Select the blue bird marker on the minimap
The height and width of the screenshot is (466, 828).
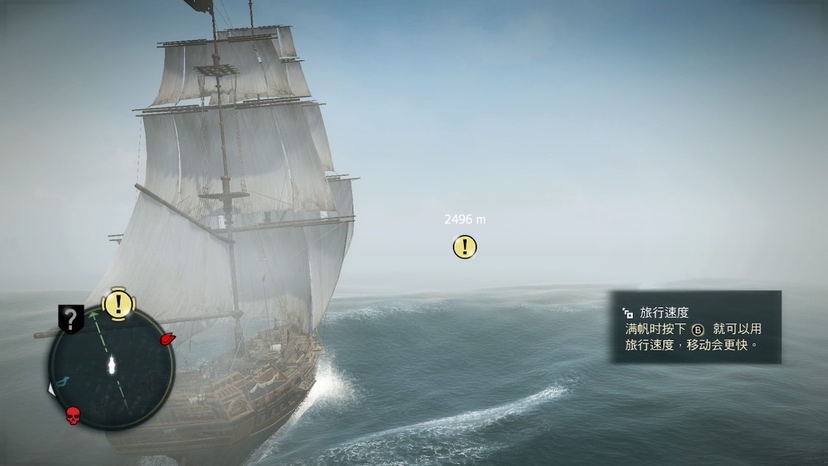pos(63,382)
